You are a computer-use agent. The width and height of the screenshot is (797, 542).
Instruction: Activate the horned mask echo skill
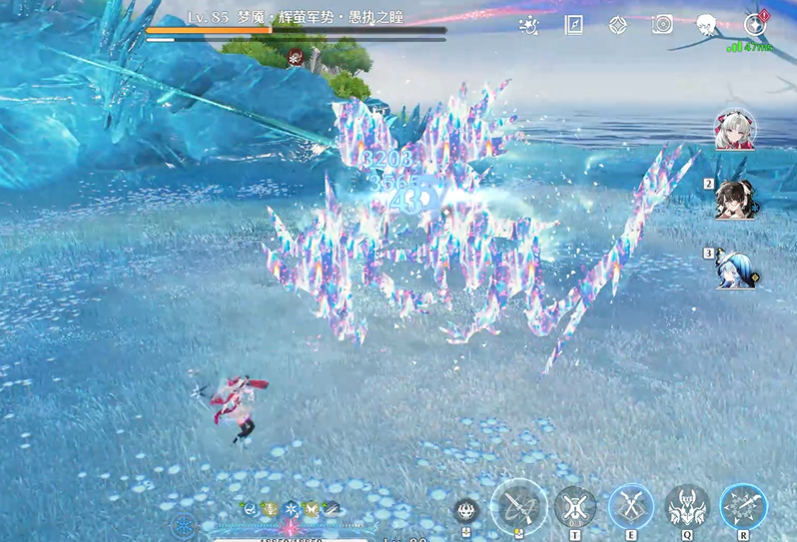(x=687, y=507)
